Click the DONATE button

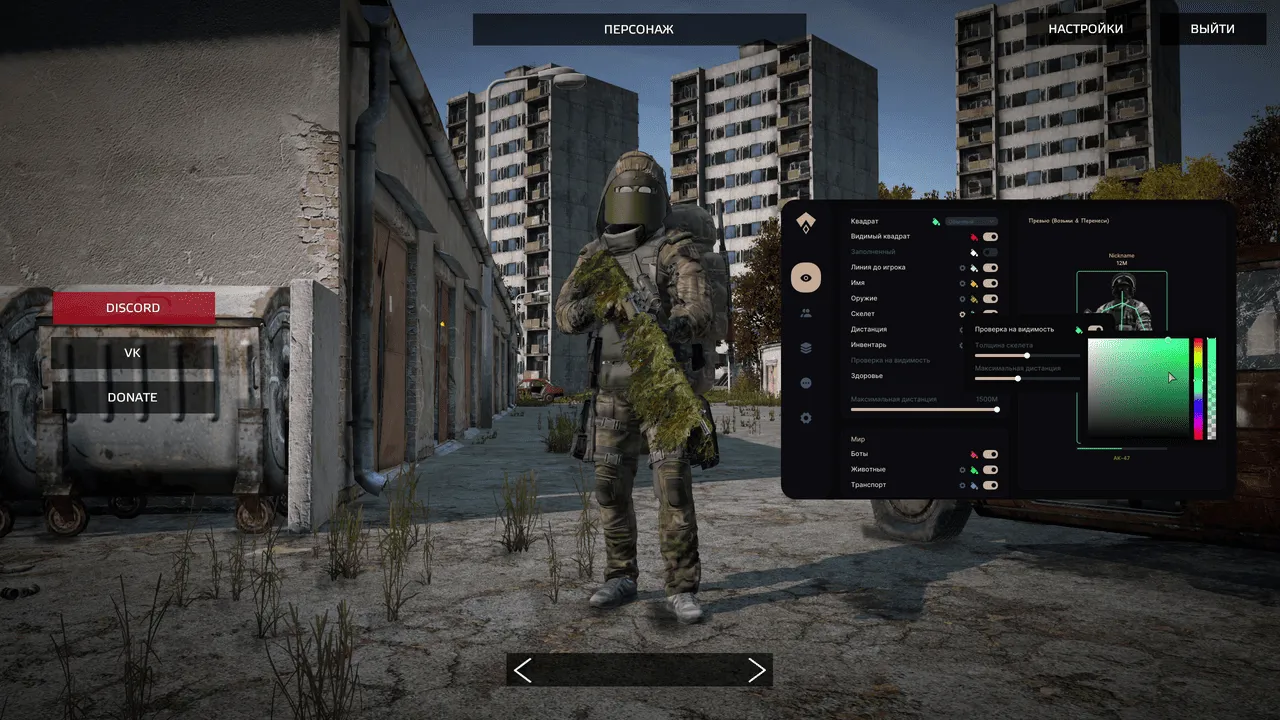click(x=132, y=397)
